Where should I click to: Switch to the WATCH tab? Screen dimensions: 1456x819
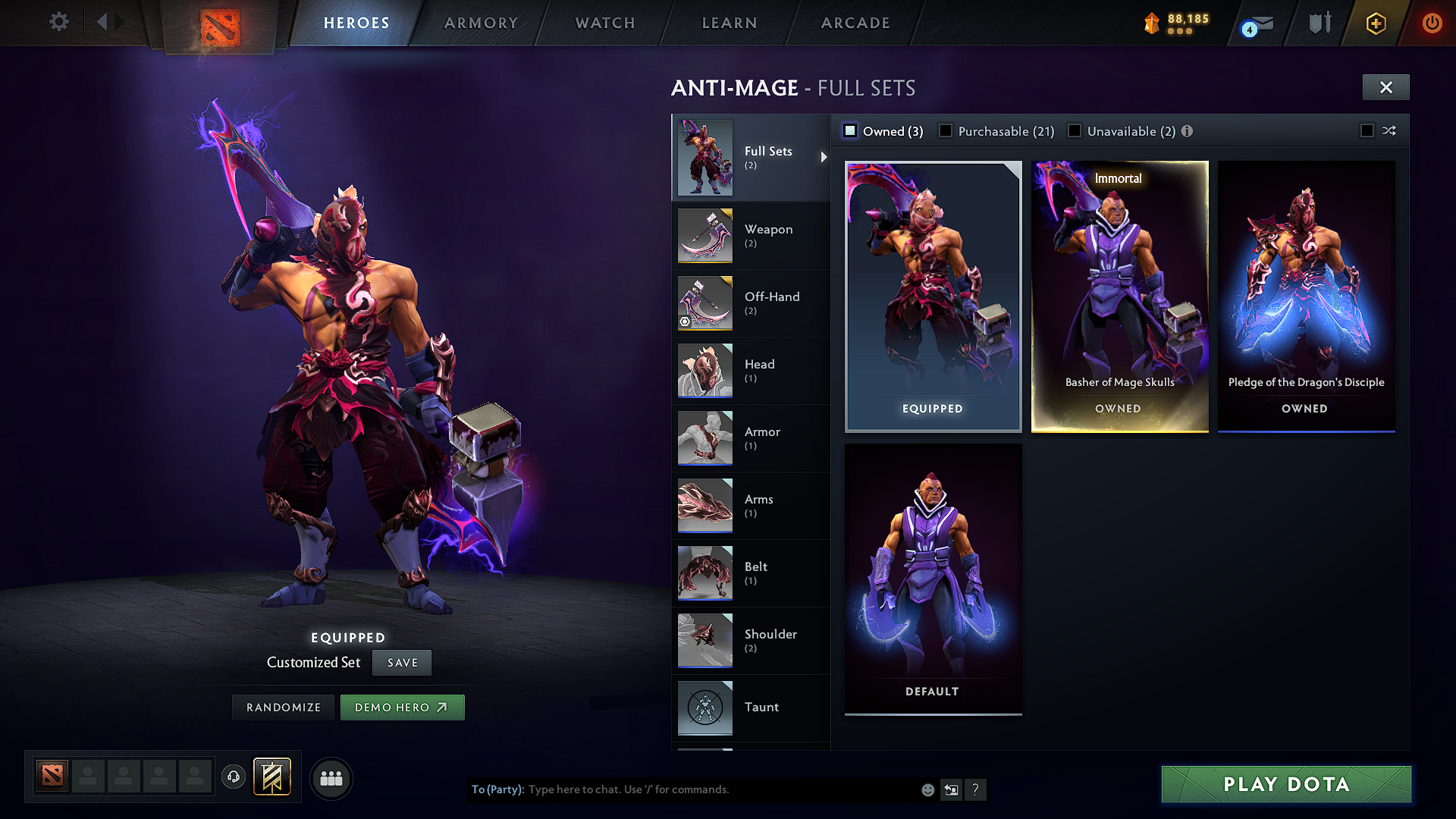coord(604,23)
